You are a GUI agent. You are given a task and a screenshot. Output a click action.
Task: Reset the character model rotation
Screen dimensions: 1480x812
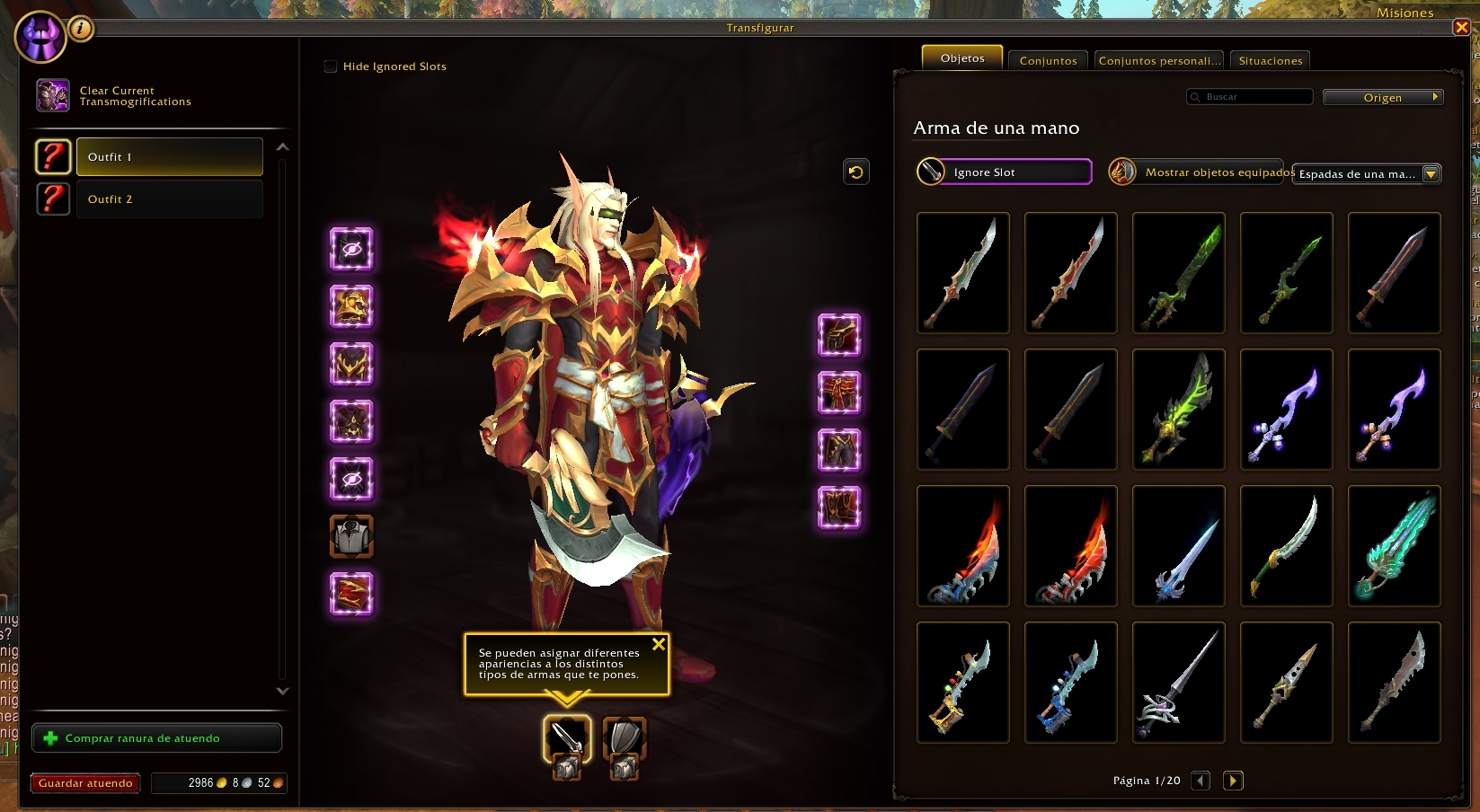[856, 172]
